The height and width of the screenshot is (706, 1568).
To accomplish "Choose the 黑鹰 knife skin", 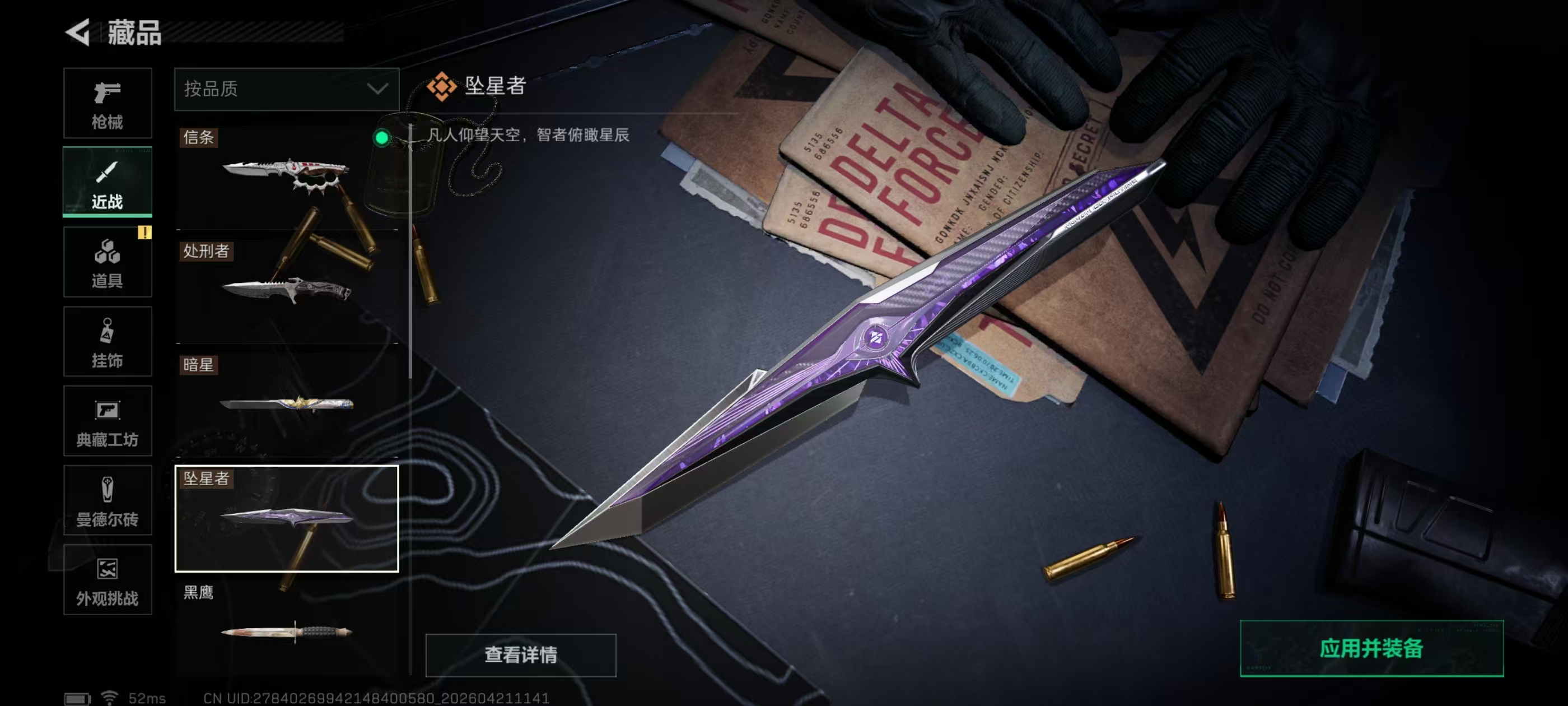I will click(x=286, y=629).
